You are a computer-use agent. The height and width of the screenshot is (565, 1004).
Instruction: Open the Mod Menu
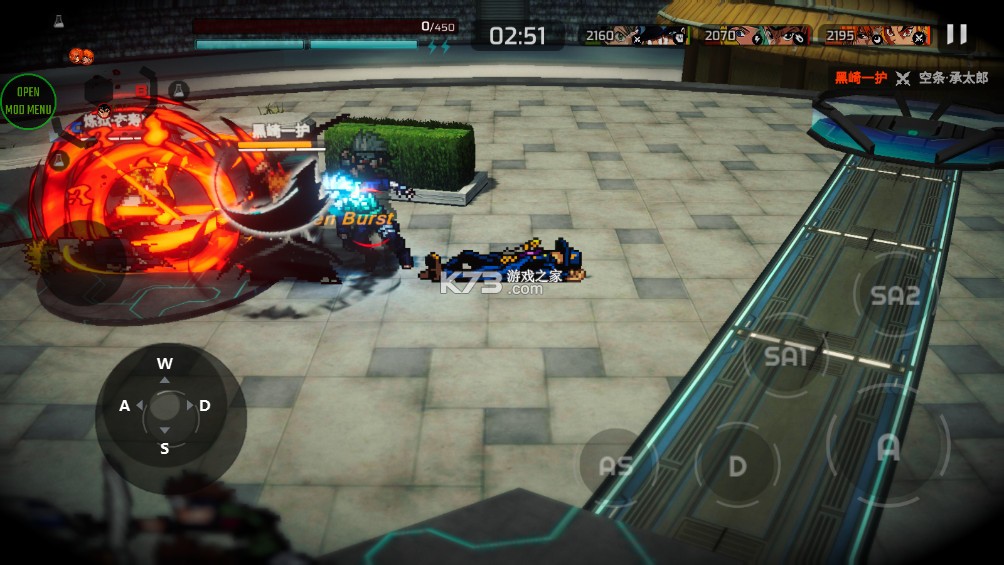(28, 101)
